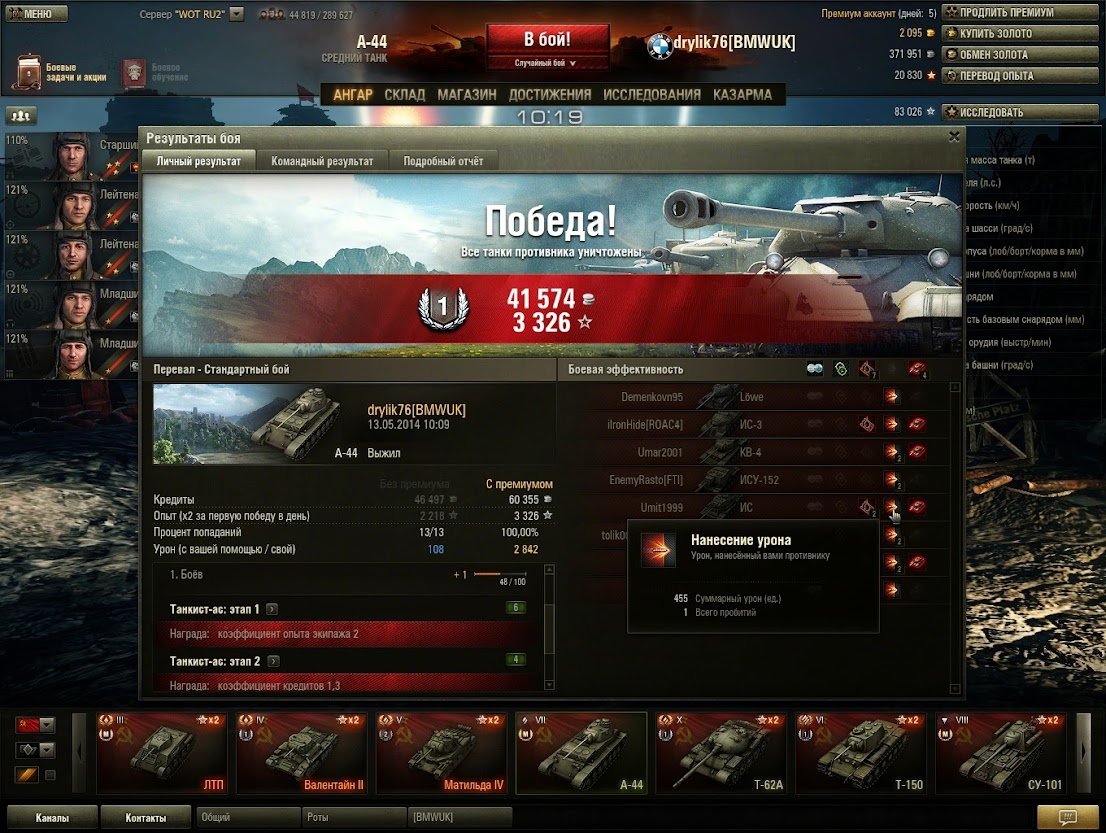The width and height of the screenshot is (1106, 833).
Task: Switch to the СКЛАД section
Action: pyautogui.click(x=404, y=95)
